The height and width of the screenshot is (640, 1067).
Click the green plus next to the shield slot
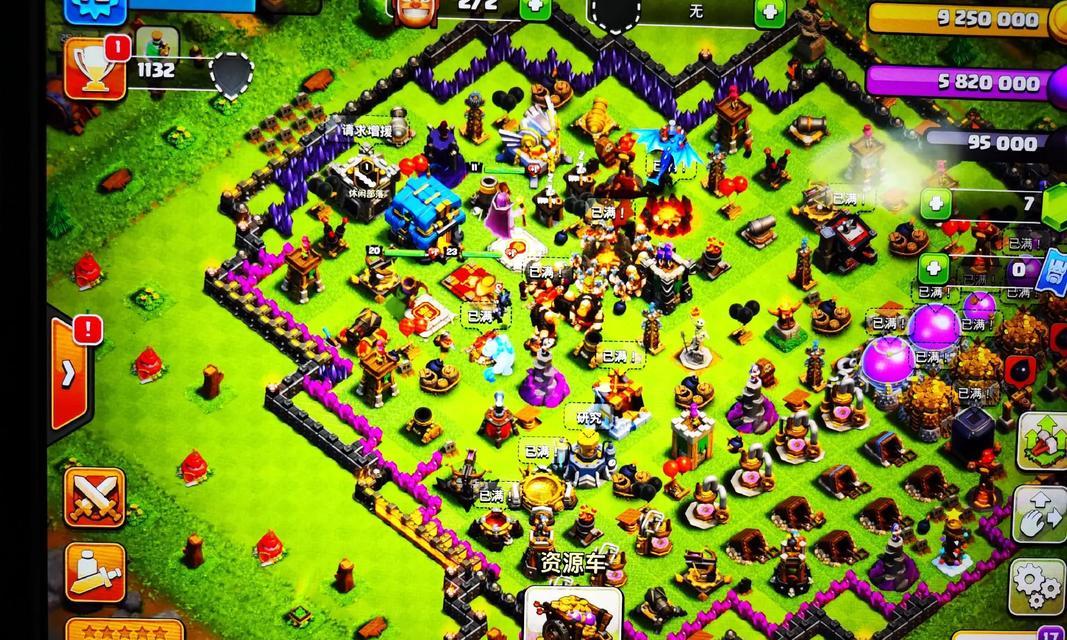[770, 13]
